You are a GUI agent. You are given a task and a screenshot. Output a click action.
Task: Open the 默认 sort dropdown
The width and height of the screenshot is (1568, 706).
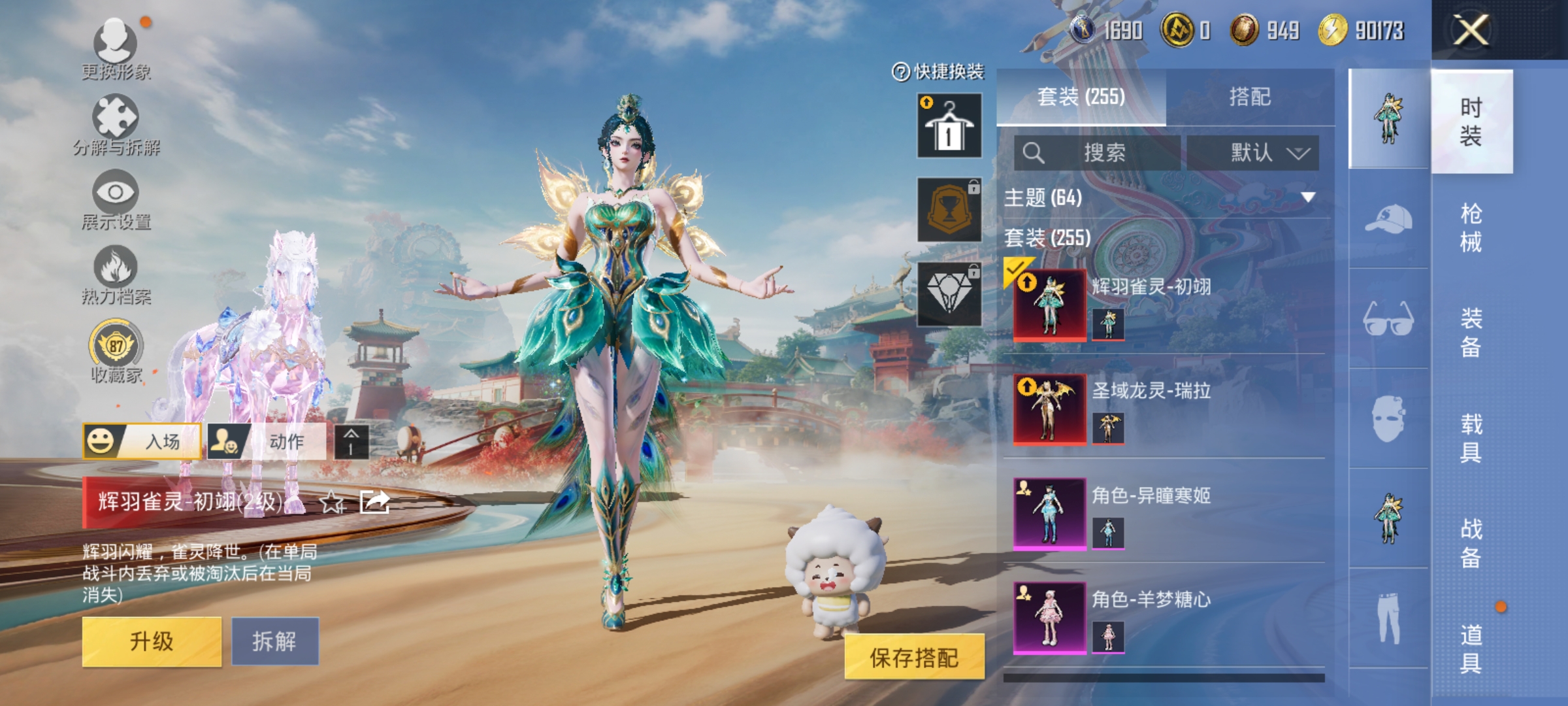1256,154
